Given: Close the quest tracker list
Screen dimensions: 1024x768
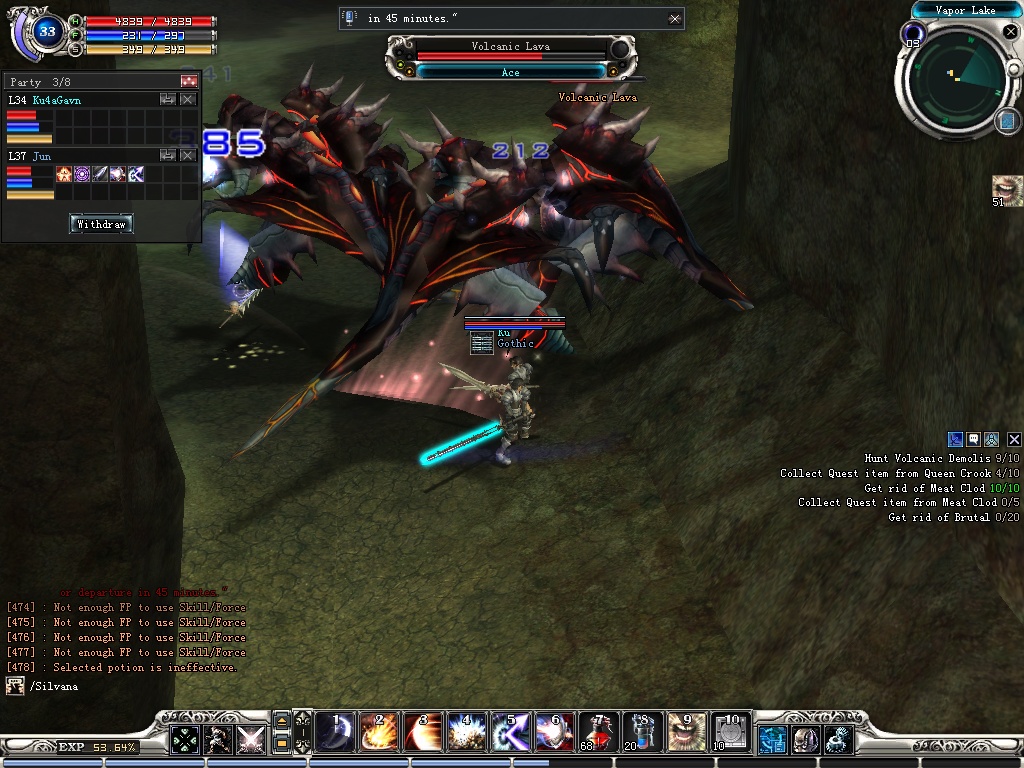Looking at the screenshot, I should (x=1014, y=439).
